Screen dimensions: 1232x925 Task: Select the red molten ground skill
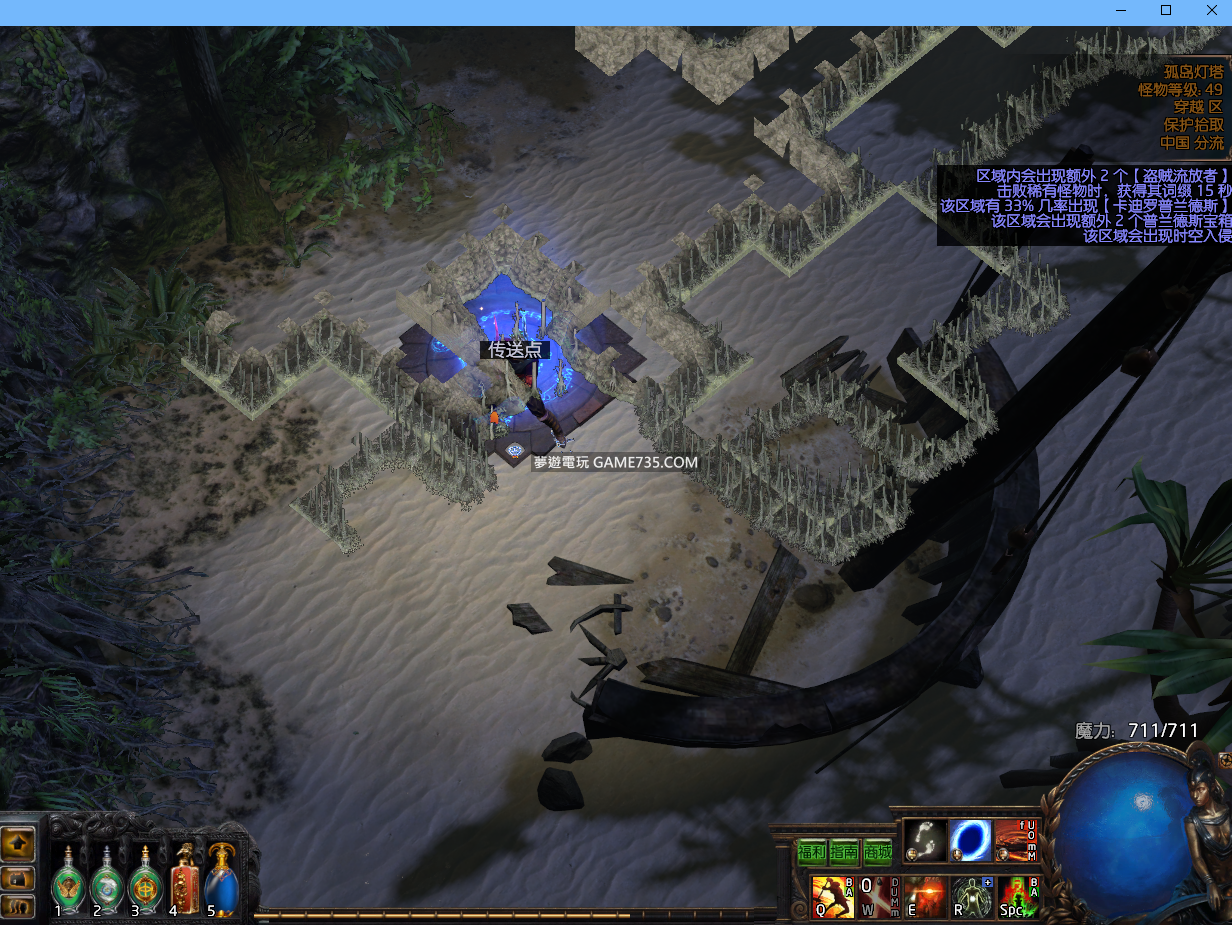click(1016, 840)
